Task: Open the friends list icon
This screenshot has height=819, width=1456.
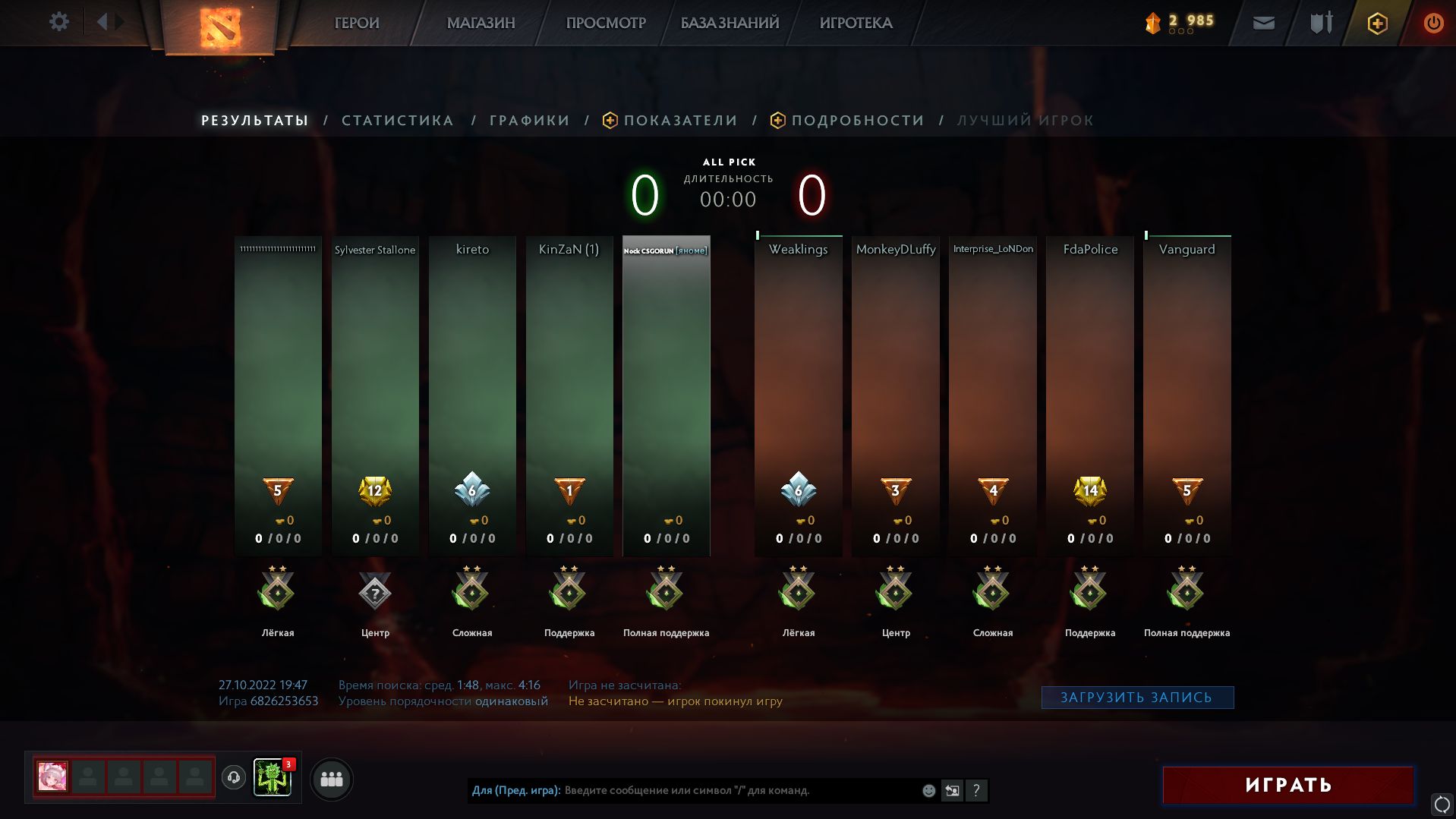Action: click(x=330, y=779)
